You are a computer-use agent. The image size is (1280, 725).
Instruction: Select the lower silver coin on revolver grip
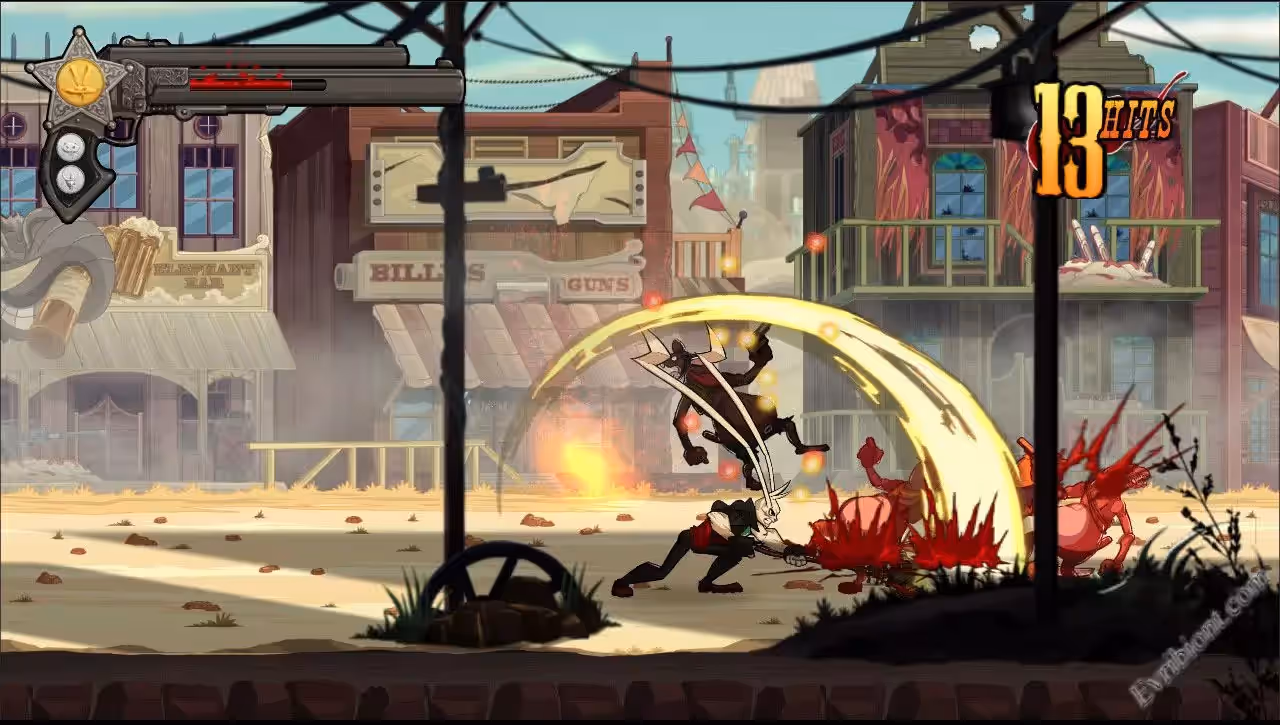point(70,178)
